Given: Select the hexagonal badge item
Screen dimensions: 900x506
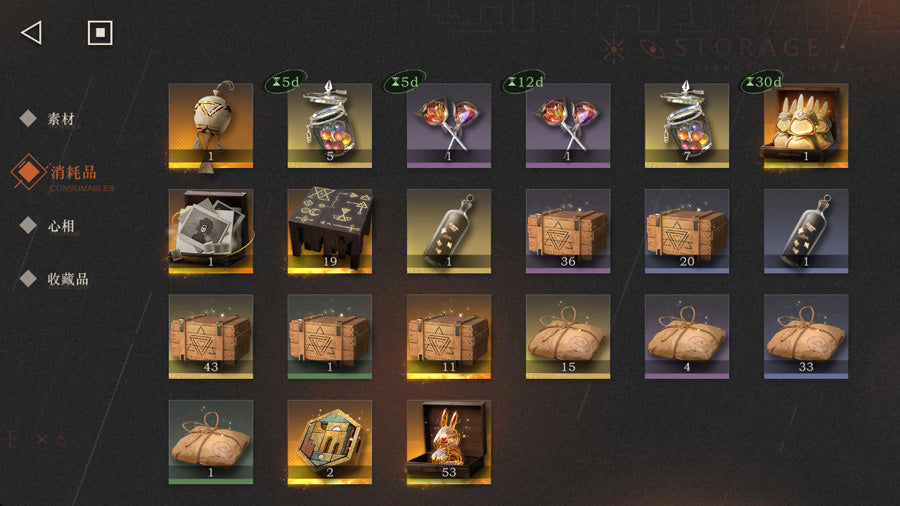Looking at the screenshot, I should coord(329,441).
